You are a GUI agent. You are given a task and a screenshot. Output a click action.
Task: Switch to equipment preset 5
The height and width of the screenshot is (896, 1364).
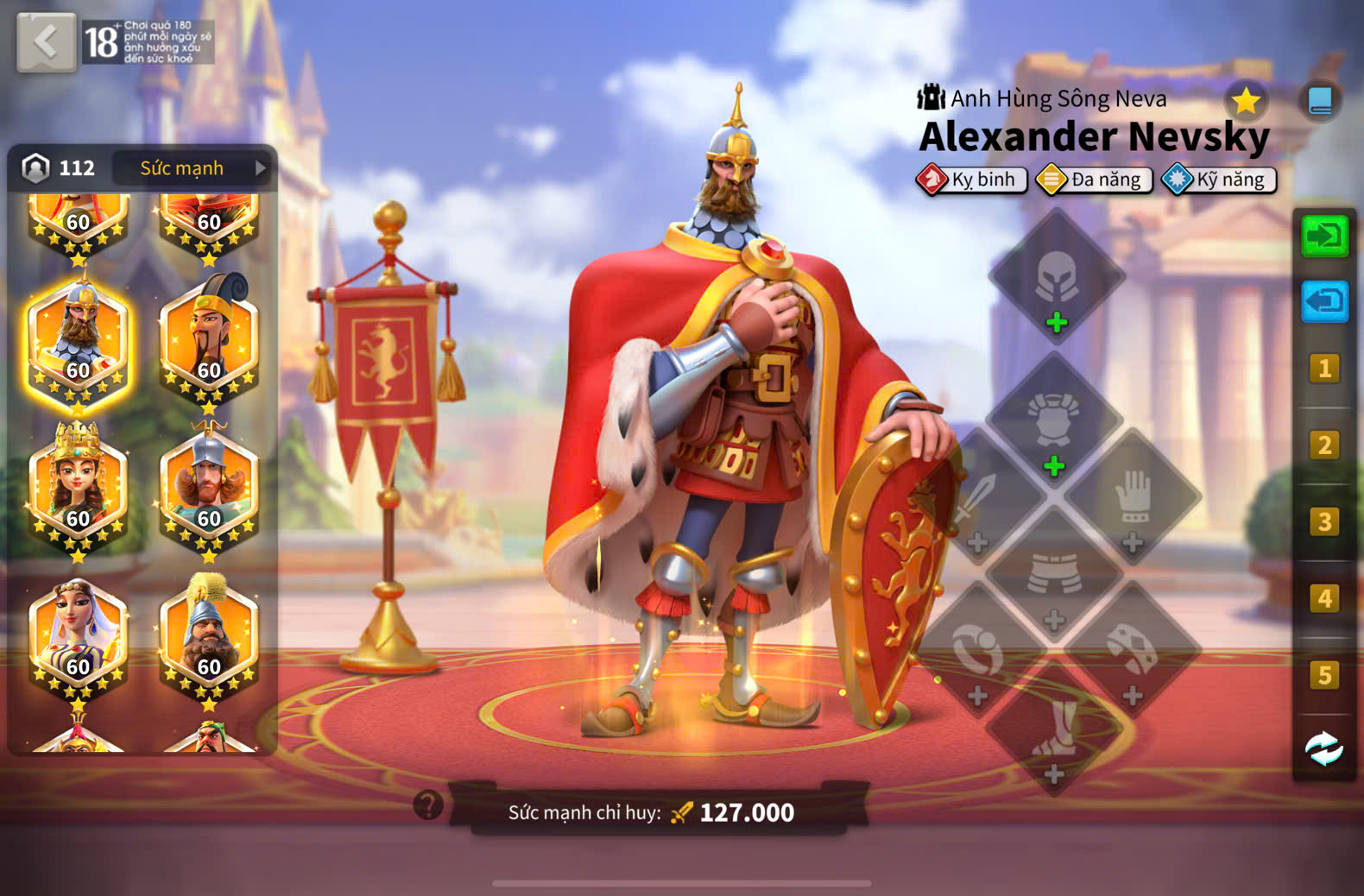pos(1324,675)
